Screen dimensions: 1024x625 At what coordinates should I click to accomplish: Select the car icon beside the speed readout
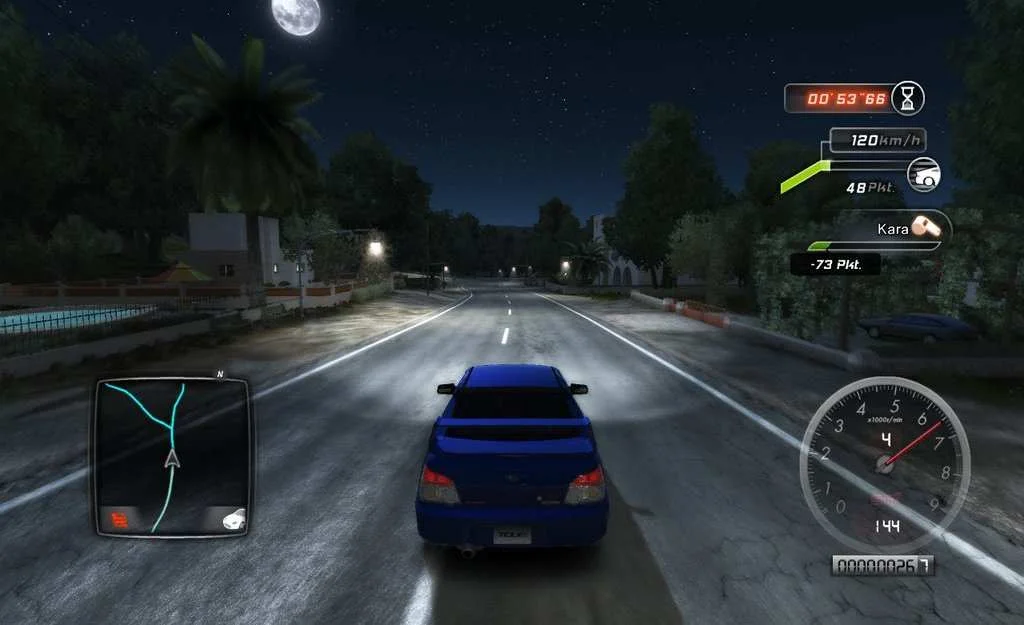click(924, 174)
